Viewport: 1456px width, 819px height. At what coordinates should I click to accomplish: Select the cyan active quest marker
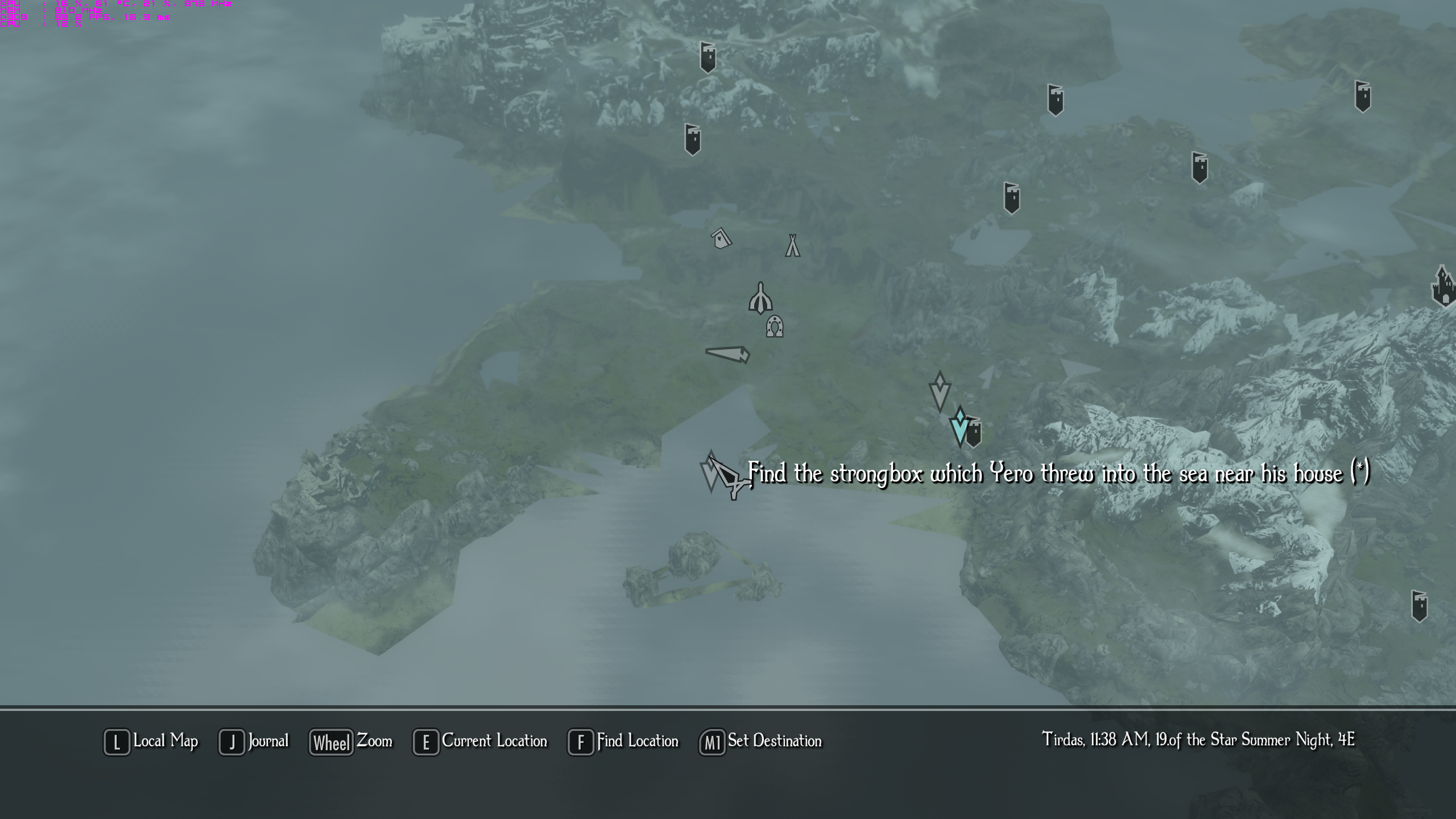coord(959,425)
